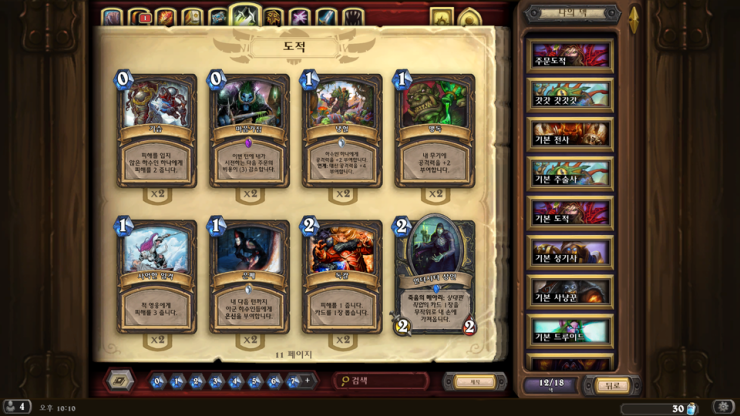Image resolution: width=740 pixels, height=416 pixels.
Task: Open the settings gear icon
Action: (722, 407)
